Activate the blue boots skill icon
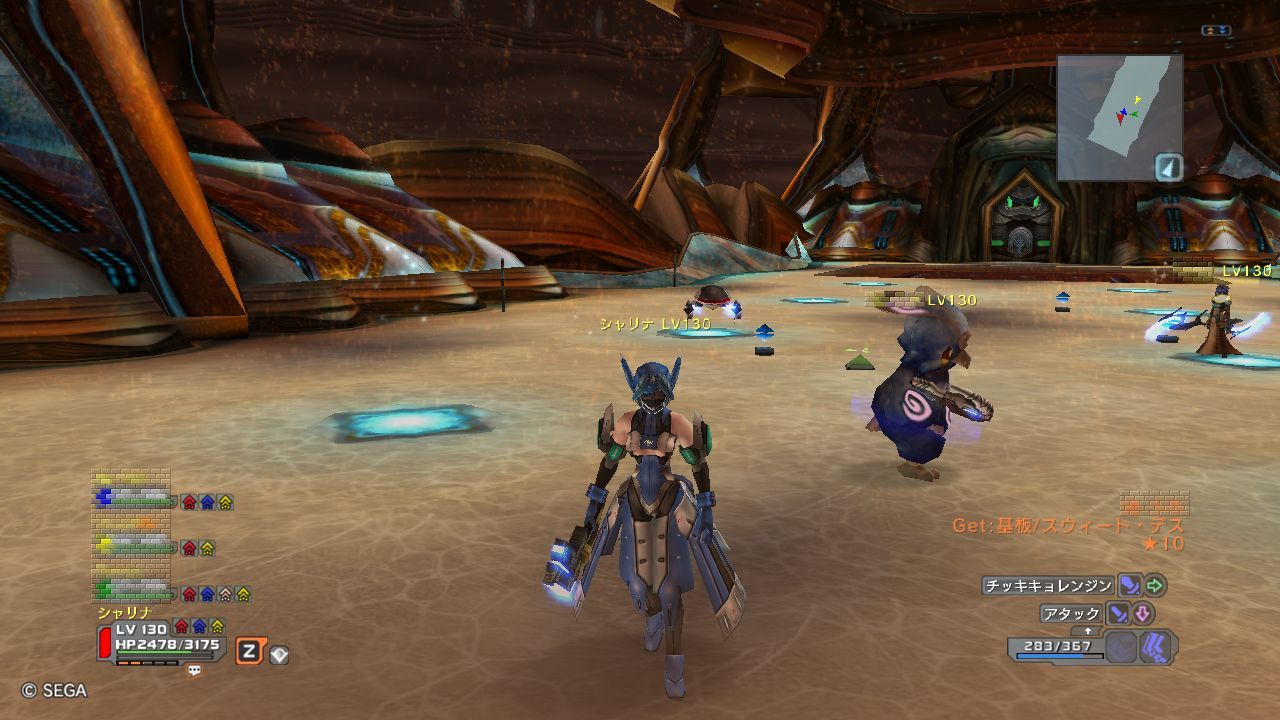The width and height of the screenshot is (1280, 720). 1156,647
